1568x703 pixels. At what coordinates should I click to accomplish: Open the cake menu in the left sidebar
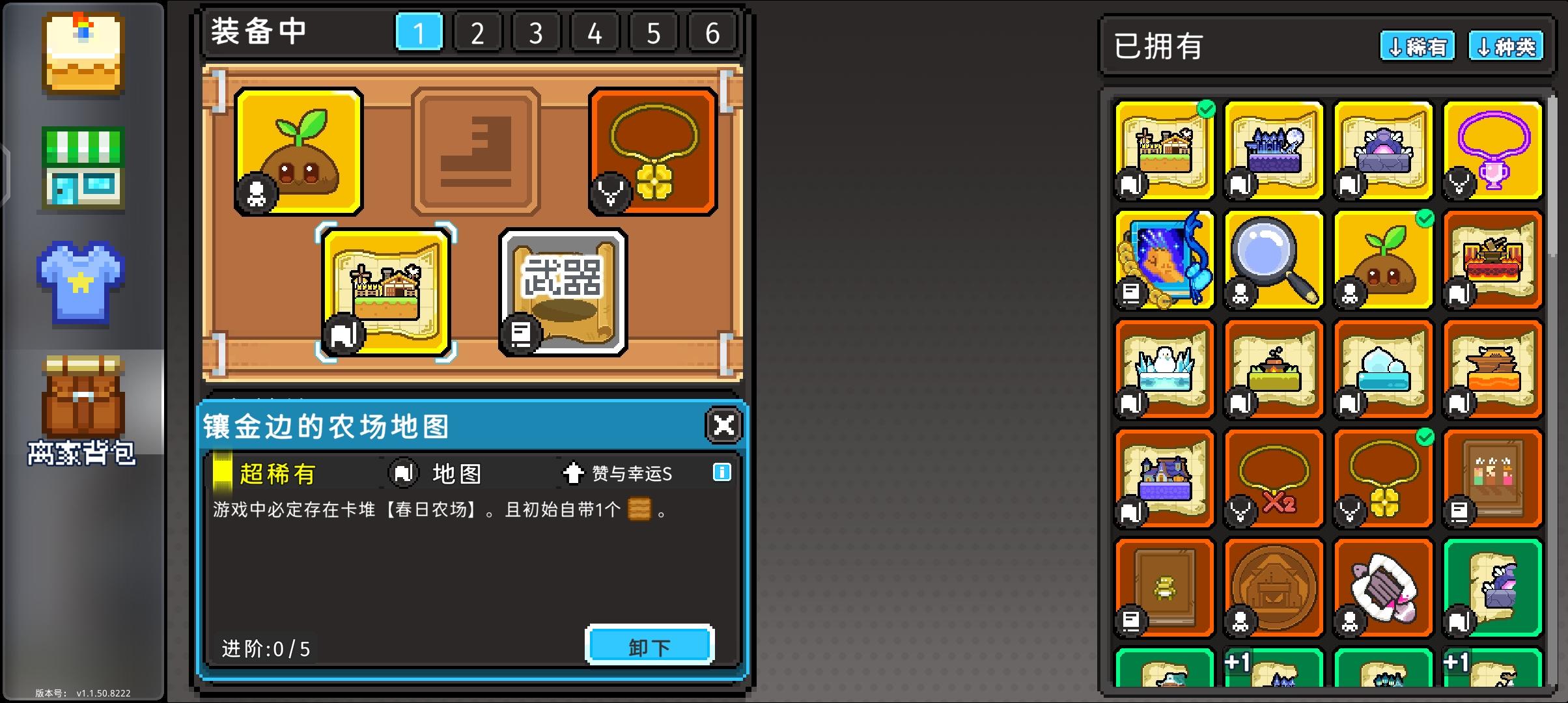click(x=82, y=52)
